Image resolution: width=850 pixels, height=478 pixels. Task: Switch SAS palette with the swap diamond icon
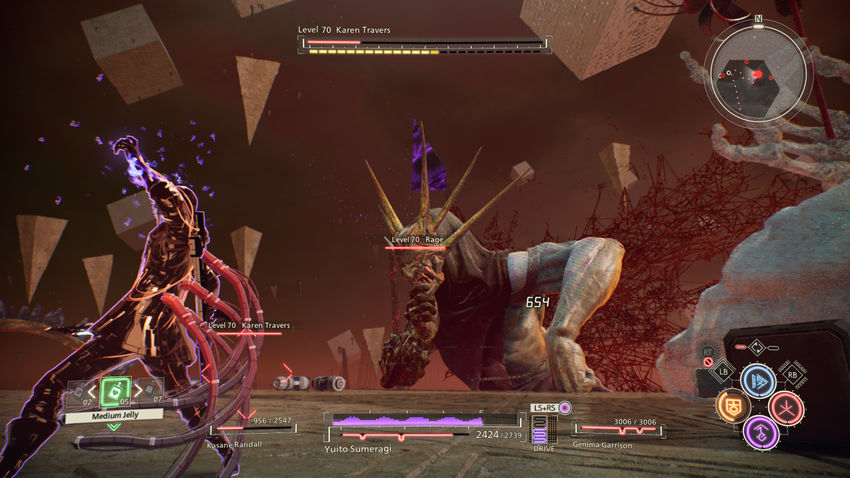tap(758, 349)
